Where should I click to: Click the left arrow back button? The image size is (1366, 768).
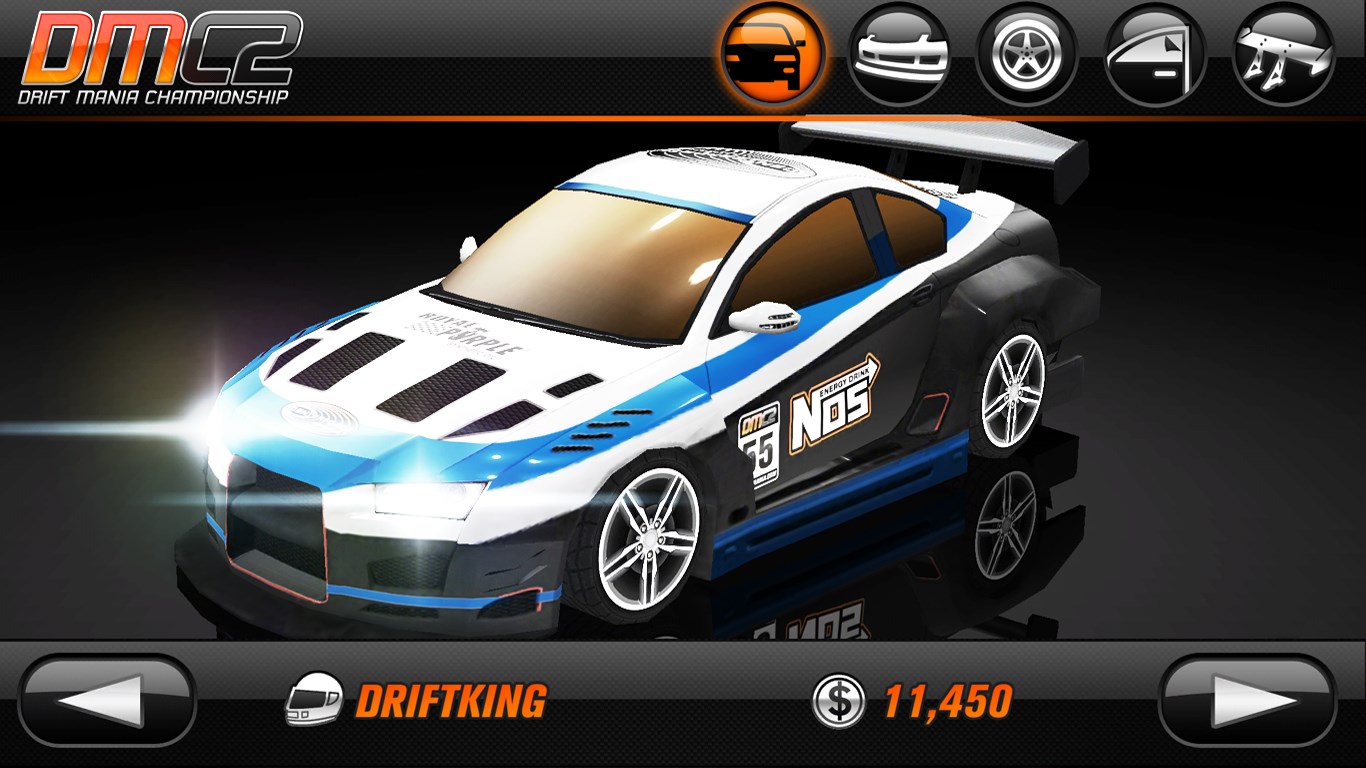click(x=107, y=701)
